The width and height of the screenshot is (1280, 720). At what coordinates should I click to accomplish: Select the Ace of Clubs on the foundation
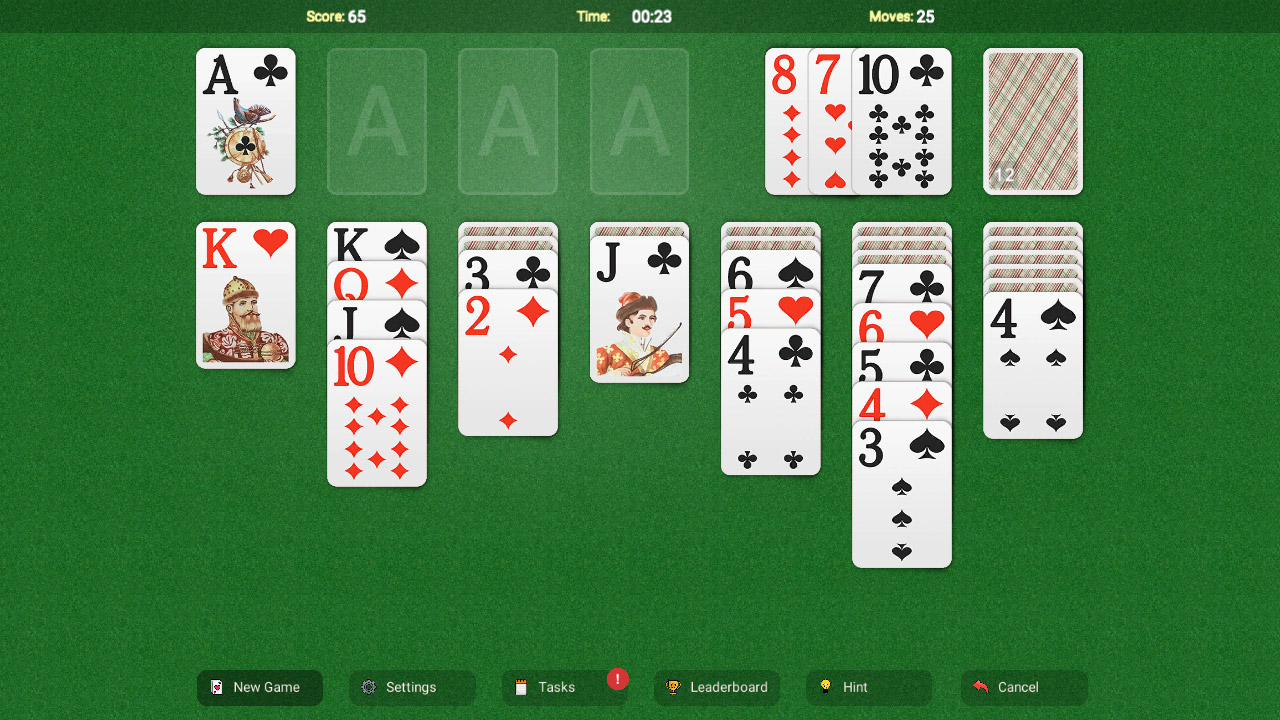pos(246,121)
